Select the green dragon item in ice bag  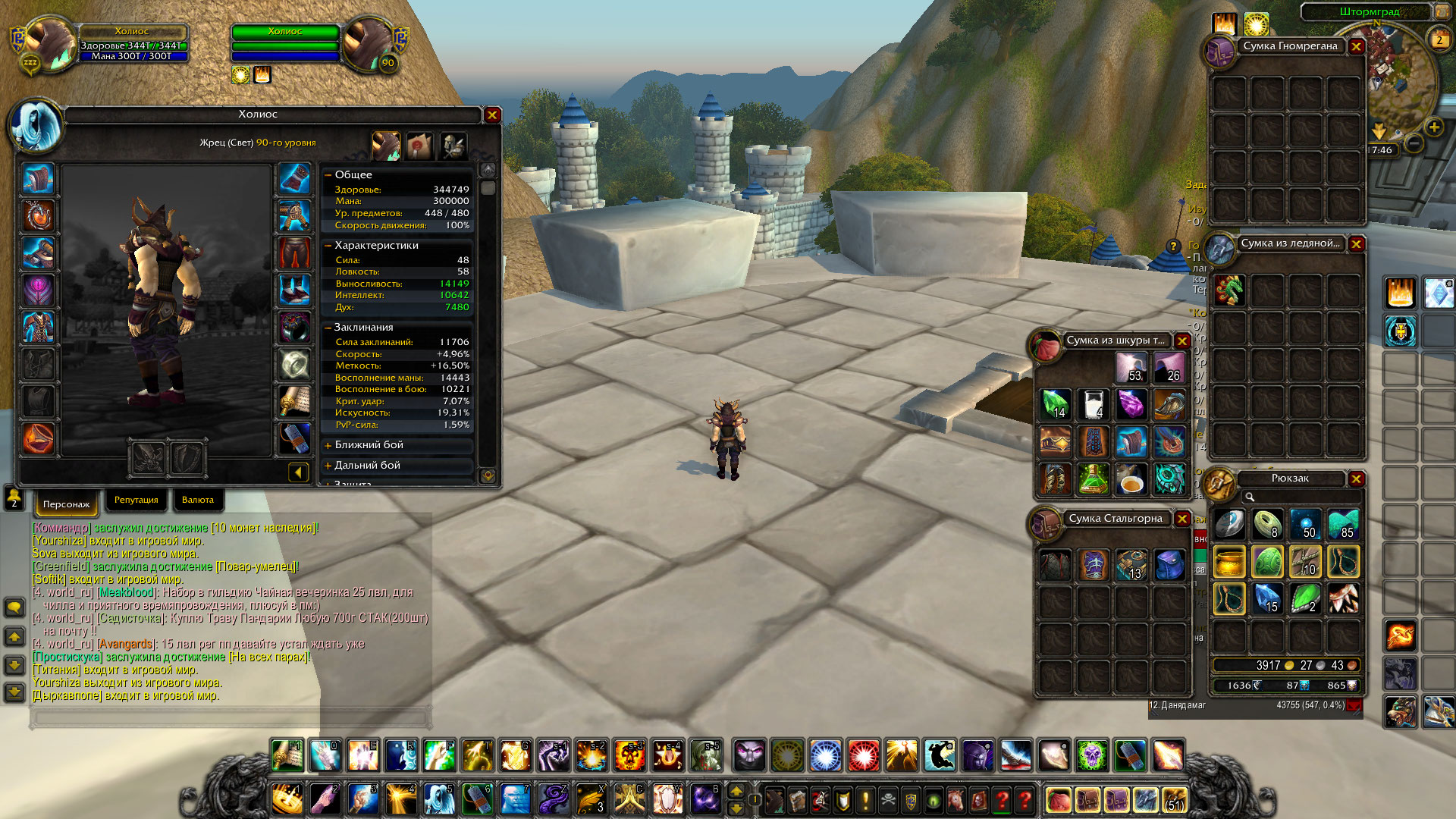[1229, 290]
